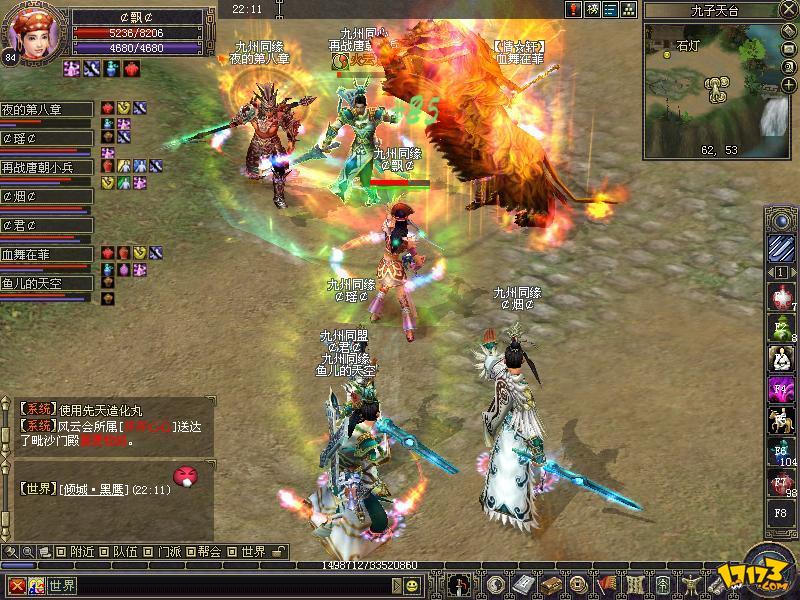The image size is (800, 600).
Task: Use the F5 horse mount slot
Action: pyautogui.click(x=780, y=420)
